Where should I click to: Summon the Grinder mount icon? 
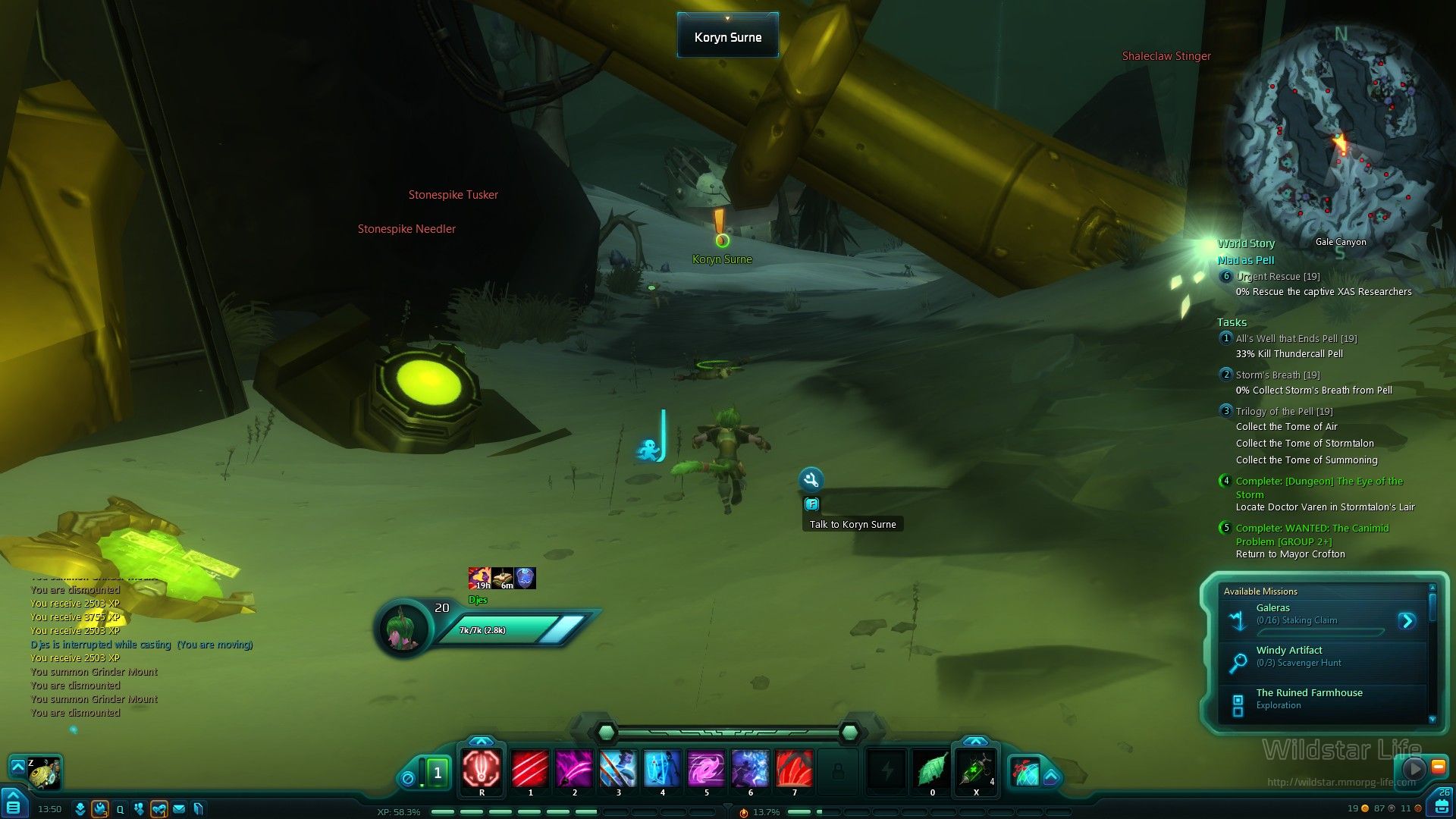pos(45,773)
